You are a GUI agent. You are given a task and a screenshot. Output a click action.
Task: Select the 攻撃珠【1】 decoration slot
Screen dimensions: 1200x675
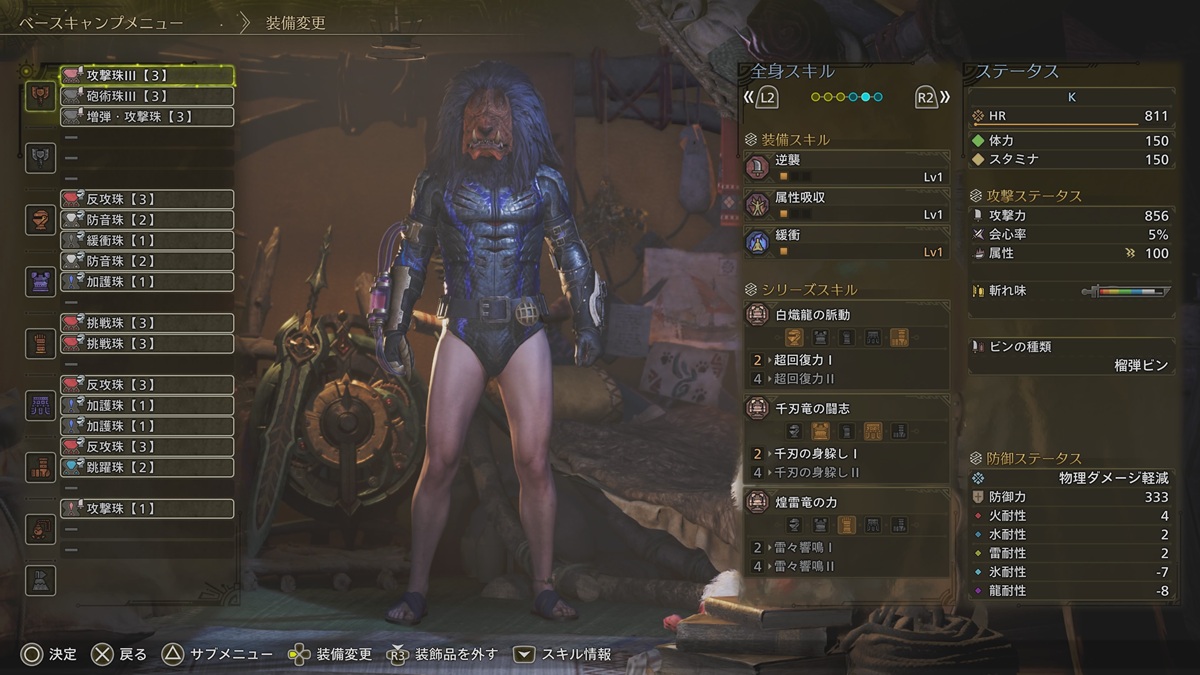[x=147, y=509]
